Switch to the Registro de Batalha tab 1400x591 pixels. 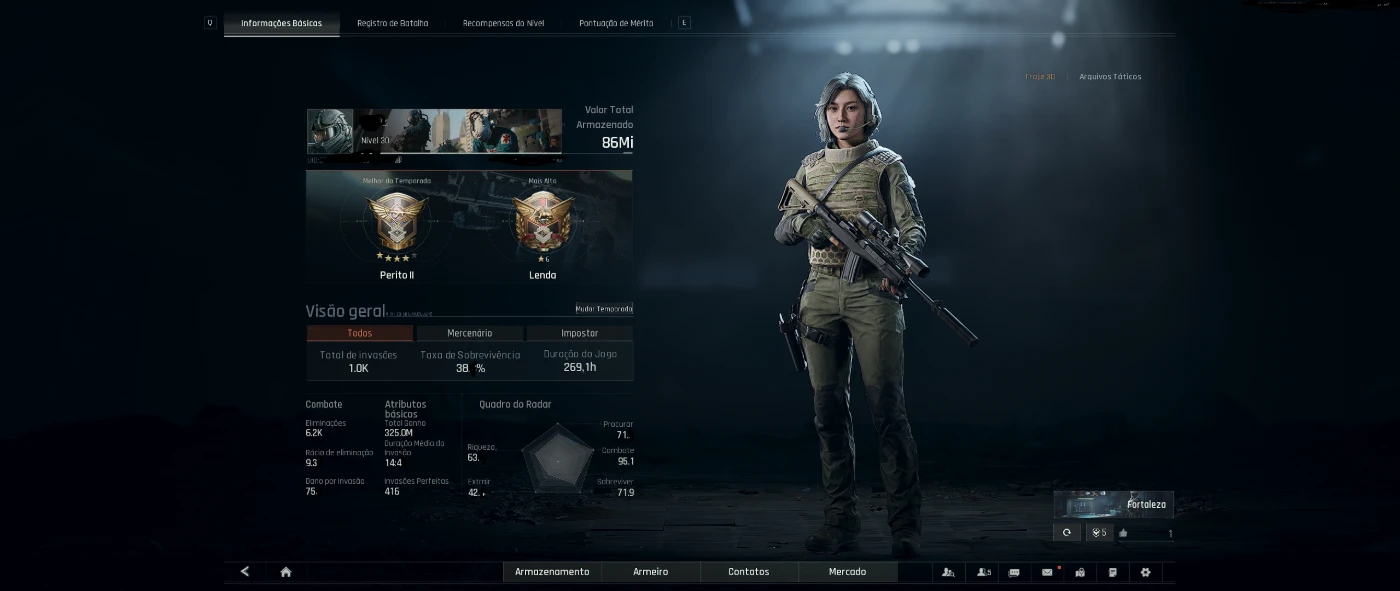click(392, 23)
